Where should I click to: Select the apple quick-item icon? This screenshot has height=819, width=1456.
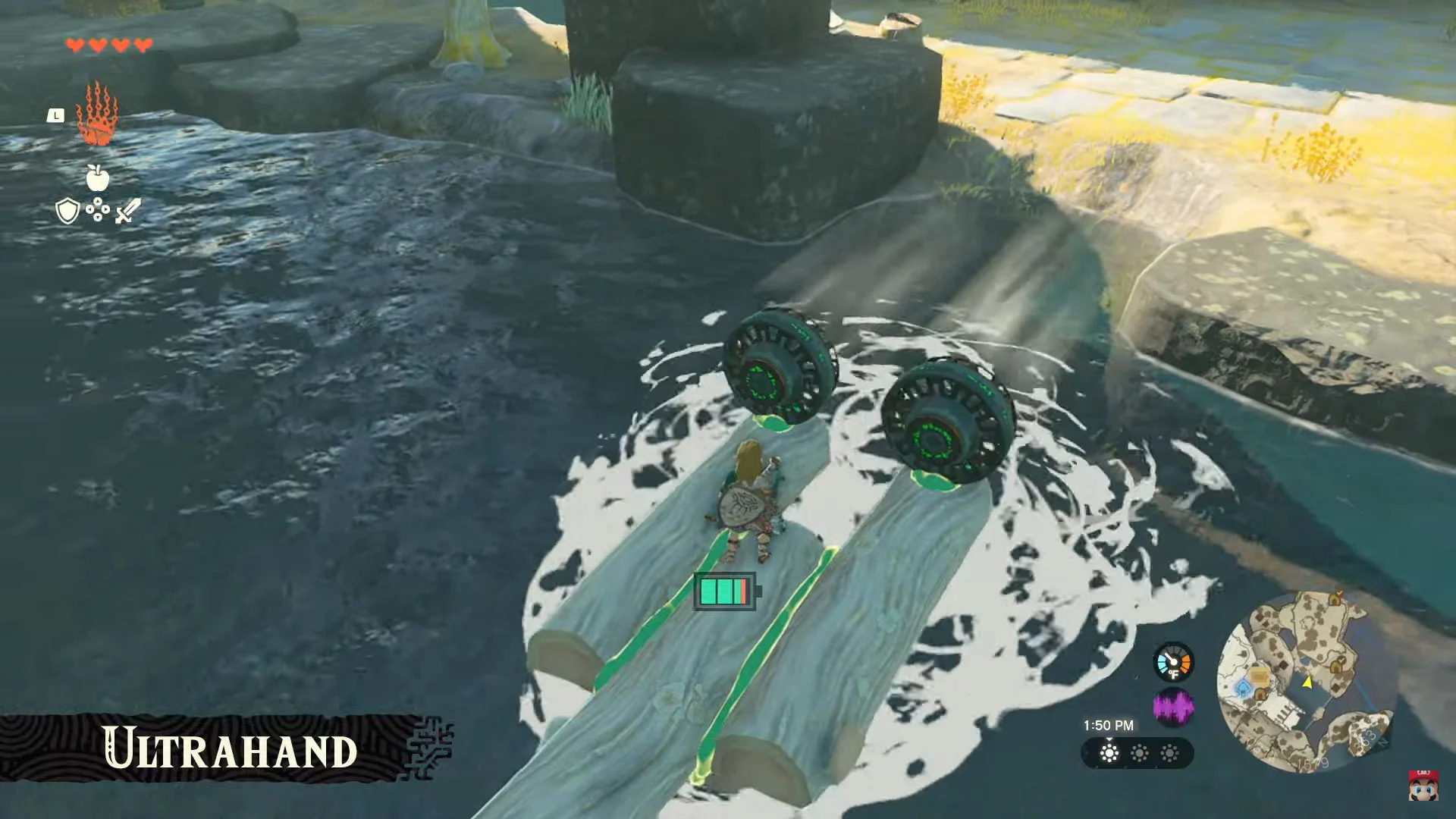pos(98,177)
